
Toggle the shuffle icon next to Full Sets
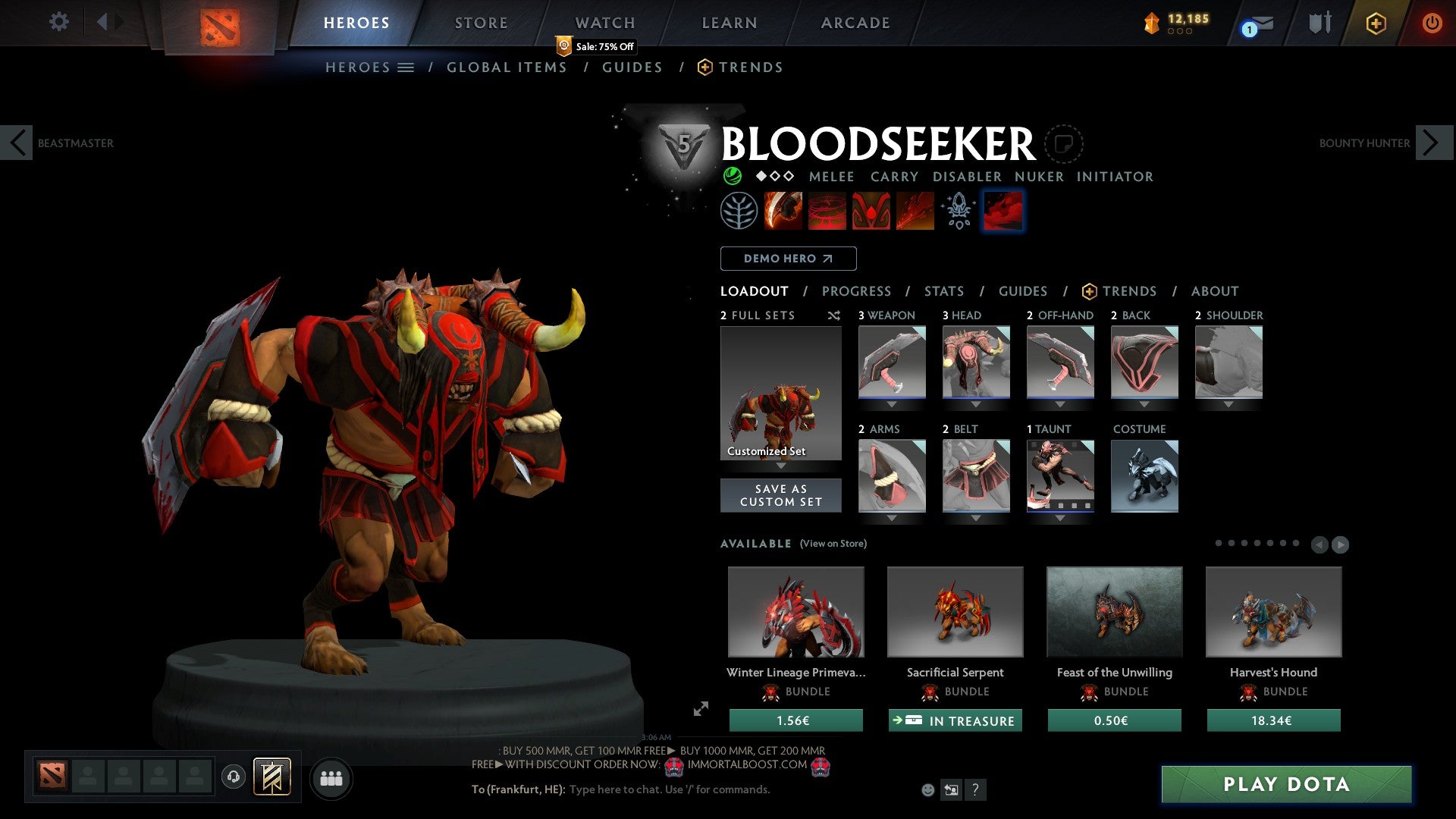click(834, 315)
